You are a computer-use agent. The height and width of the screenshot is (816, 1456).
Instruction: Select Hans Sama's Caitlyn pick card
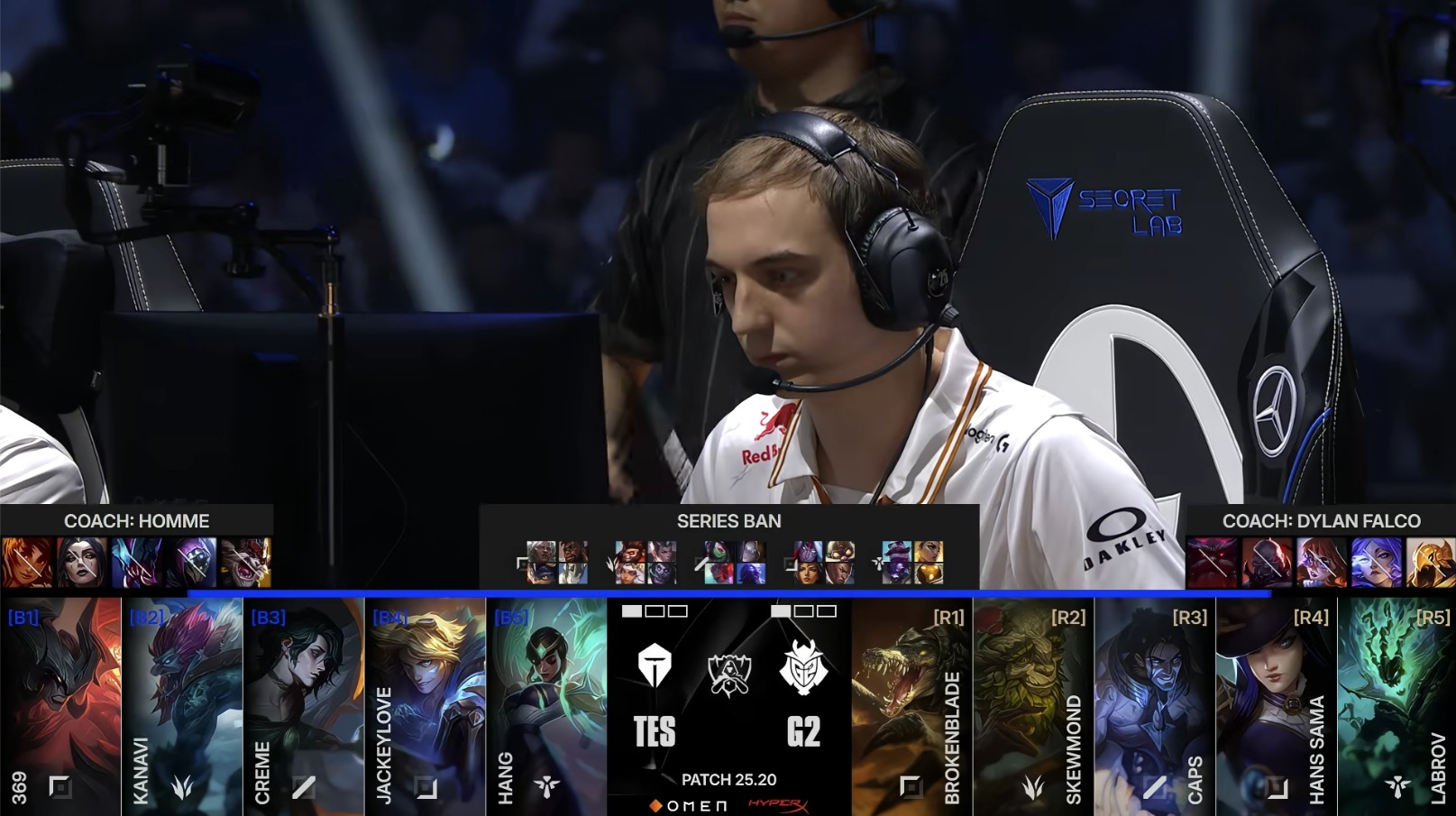pyautogui.click(x=1277, y=706)
